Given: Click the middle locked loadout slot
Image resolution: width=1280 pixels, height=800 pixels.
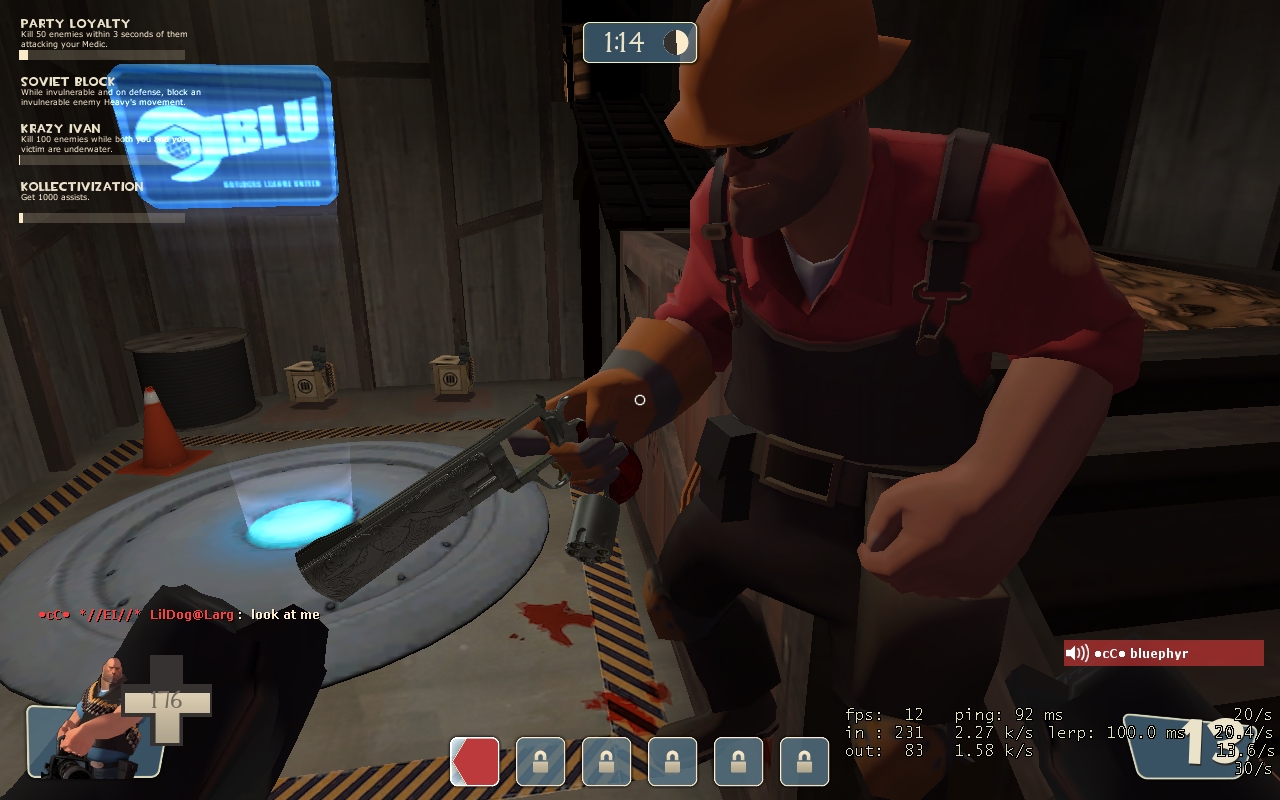Looking at the screenshot, I should pos(672,761).
